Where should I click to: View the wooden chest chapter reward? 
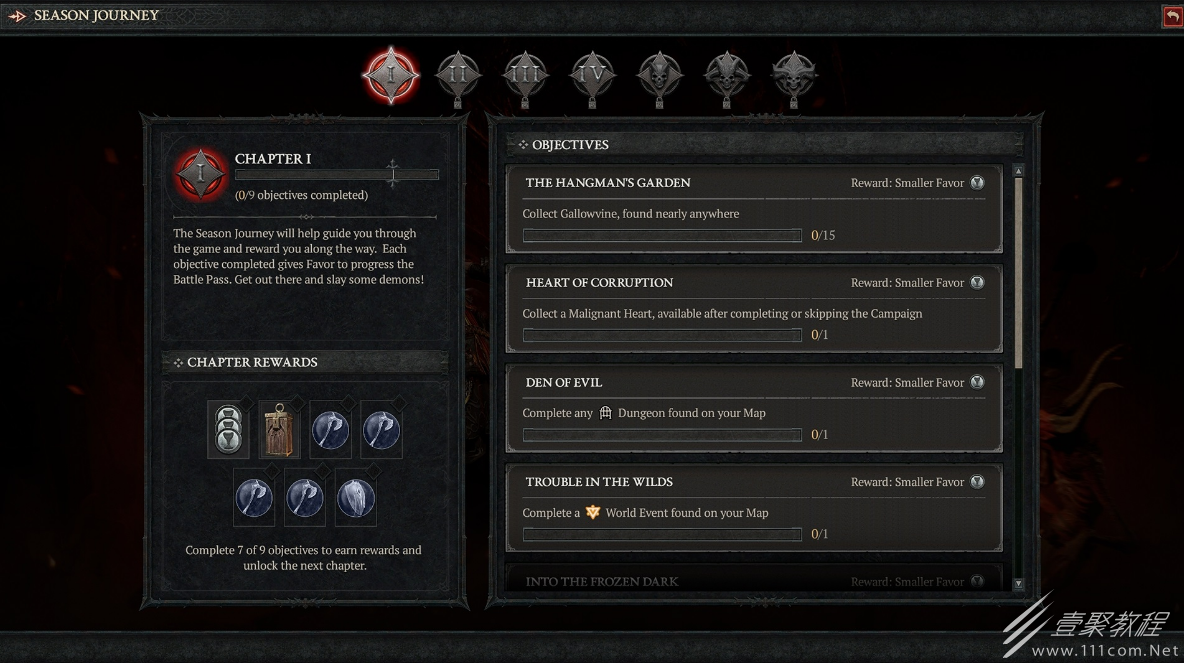pos(280,431)
